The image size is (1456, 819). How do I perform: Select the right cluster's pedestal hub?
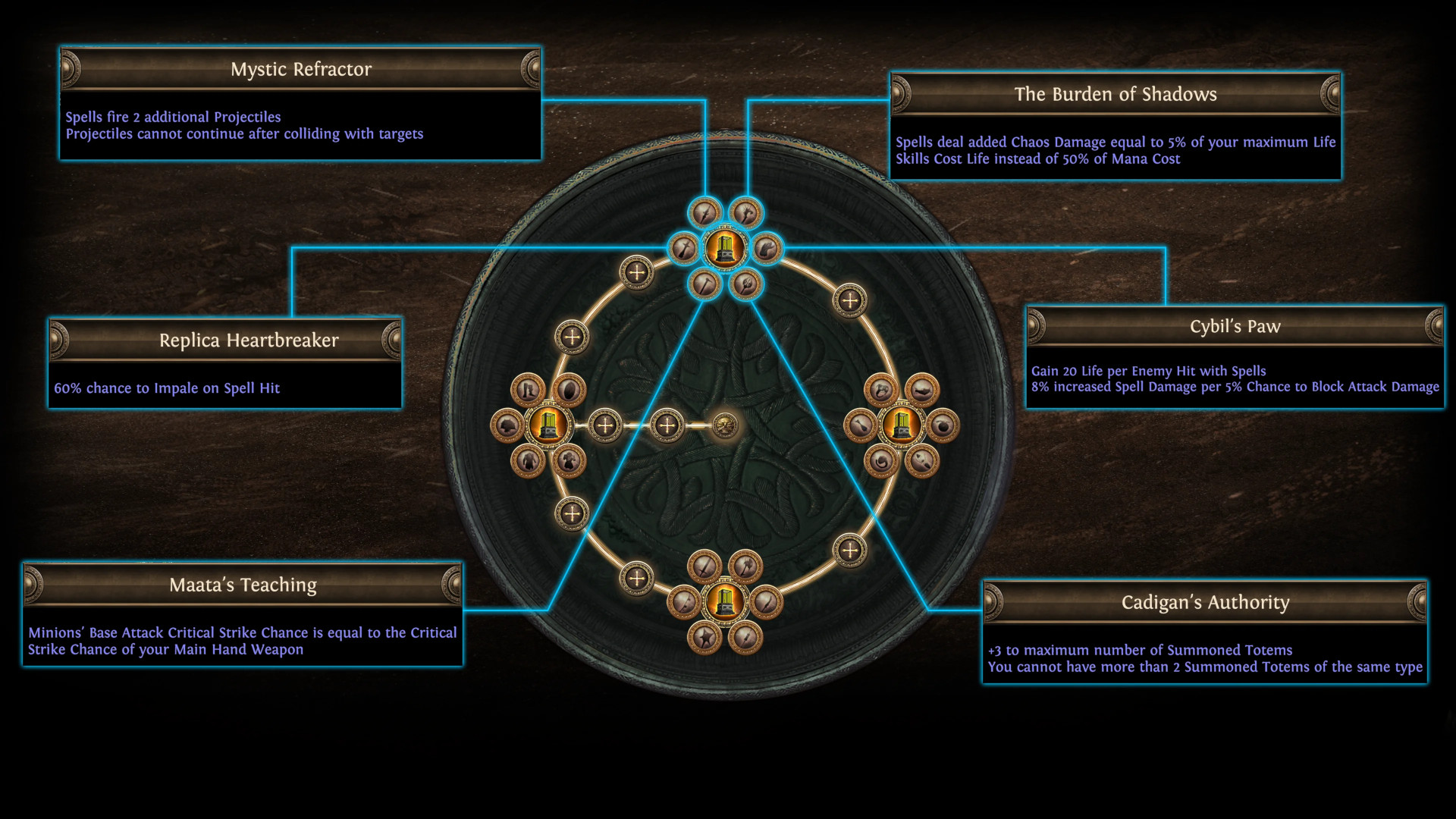tap(901, 425)
